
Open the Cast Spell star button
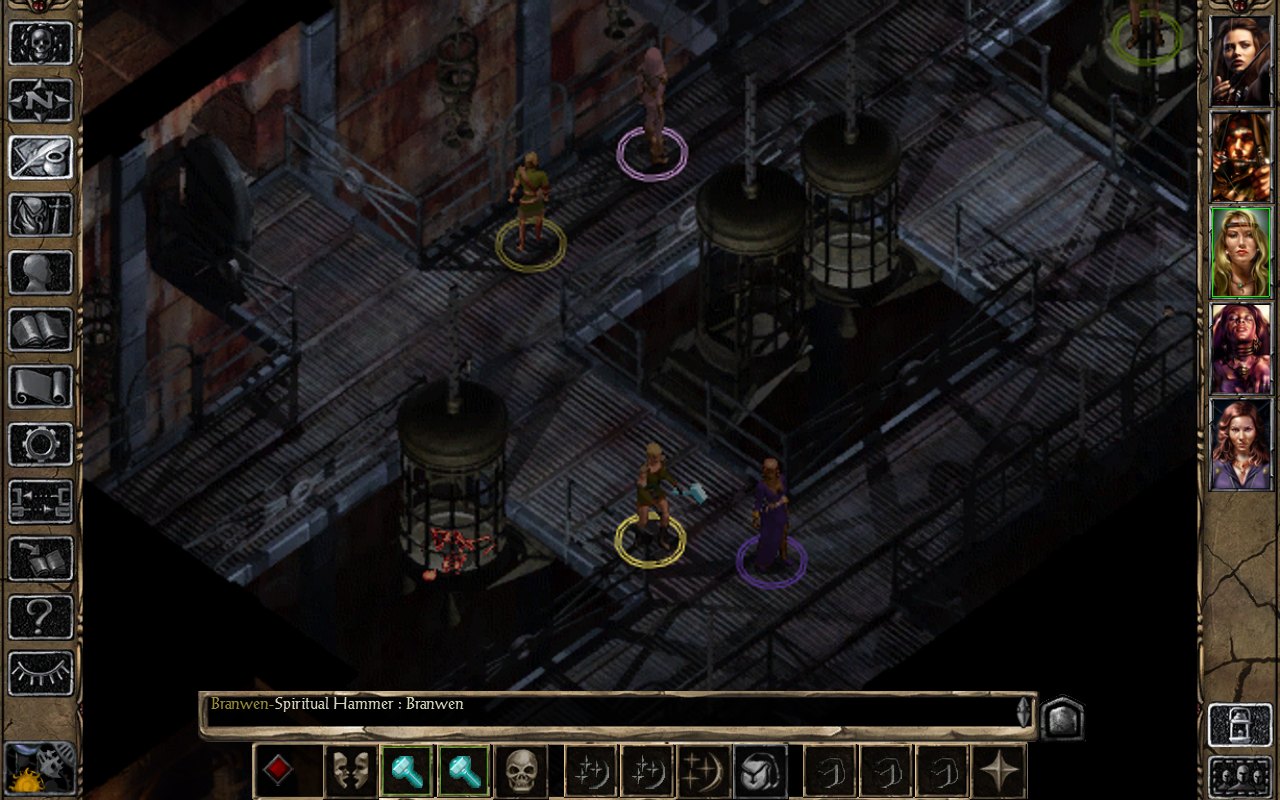tap(704, 772)
